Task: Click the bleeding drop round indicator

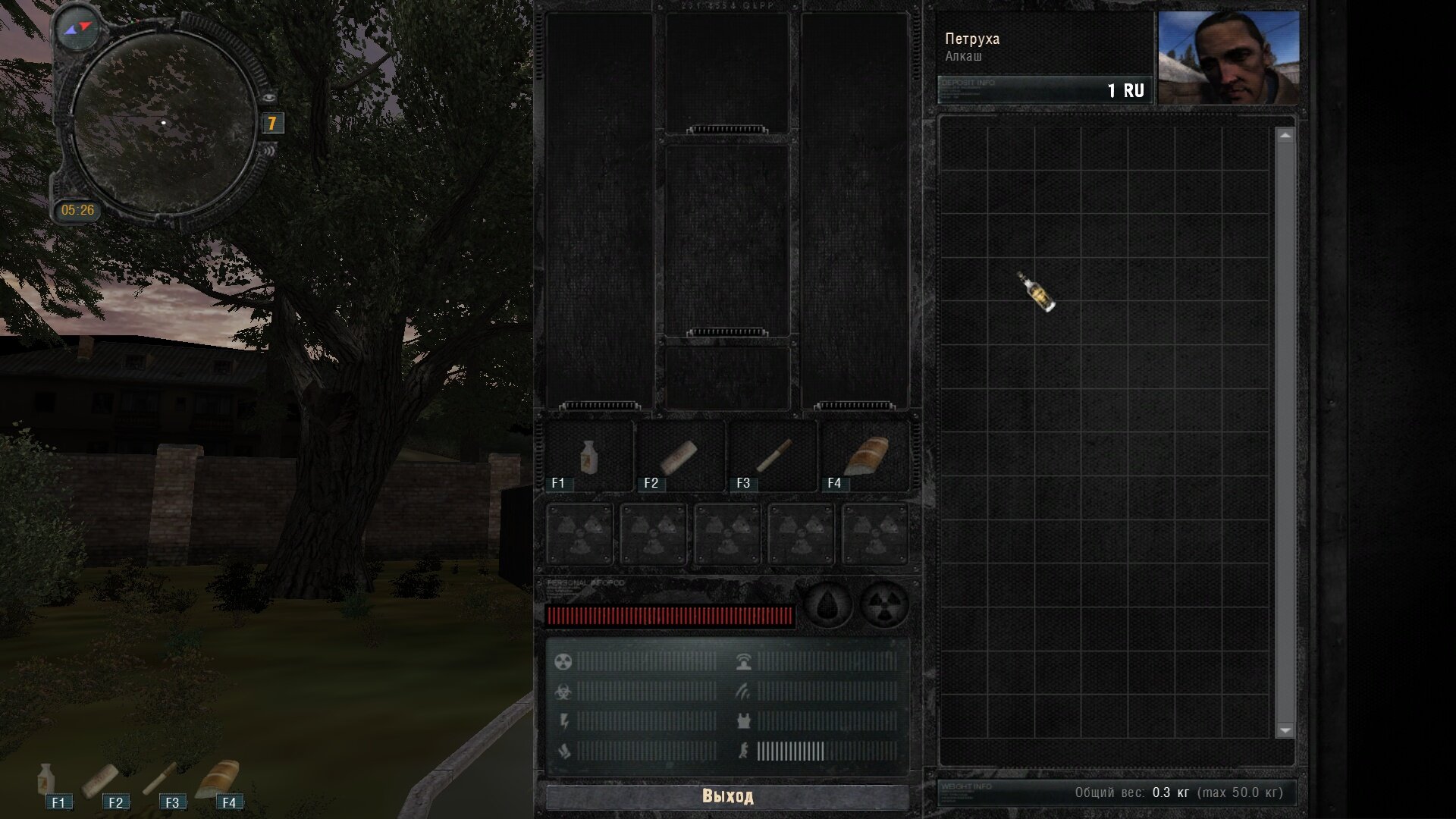Action: (829, 605)
